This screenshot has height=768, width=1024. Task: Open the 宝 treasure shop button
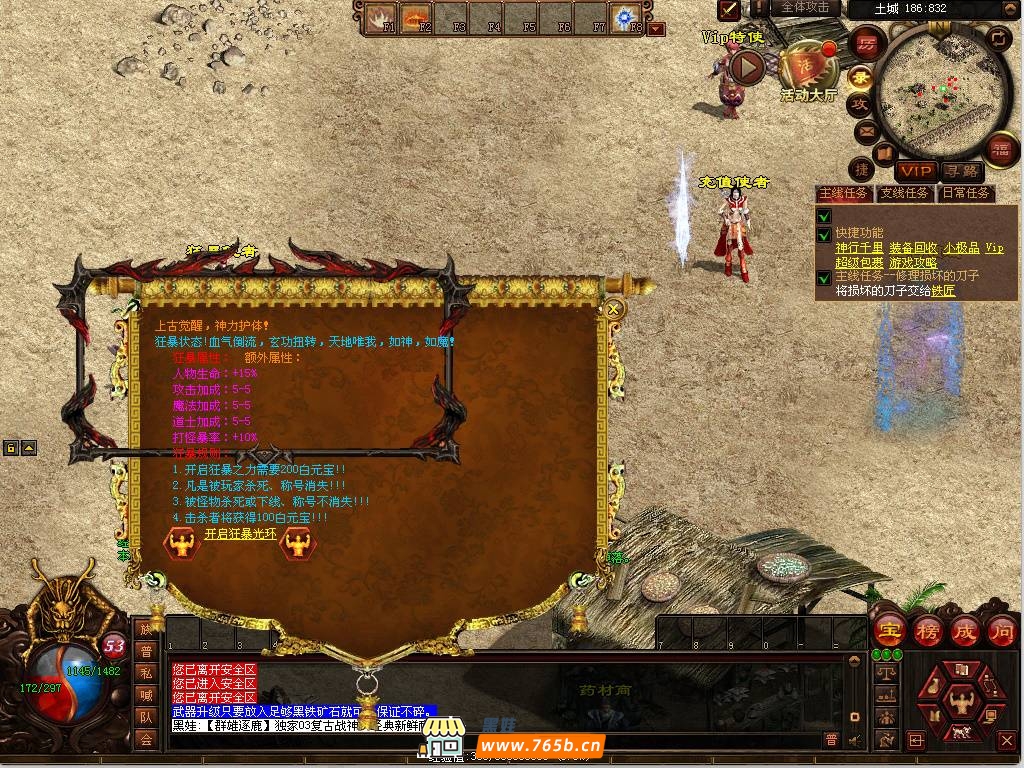tap(889, 631)
